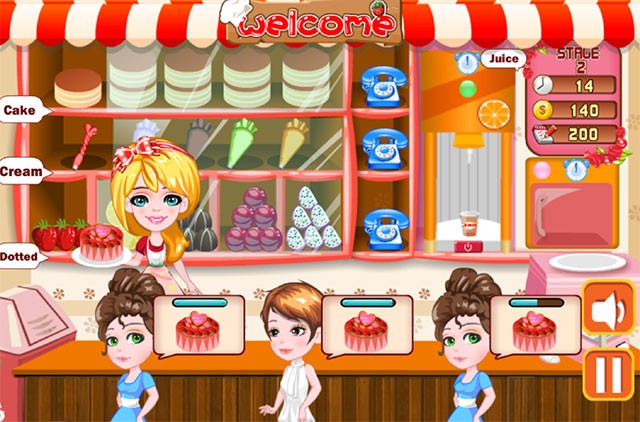Pause the game with the pause button
This screenshot has height=422, width=640.
(x=608, y=374)
